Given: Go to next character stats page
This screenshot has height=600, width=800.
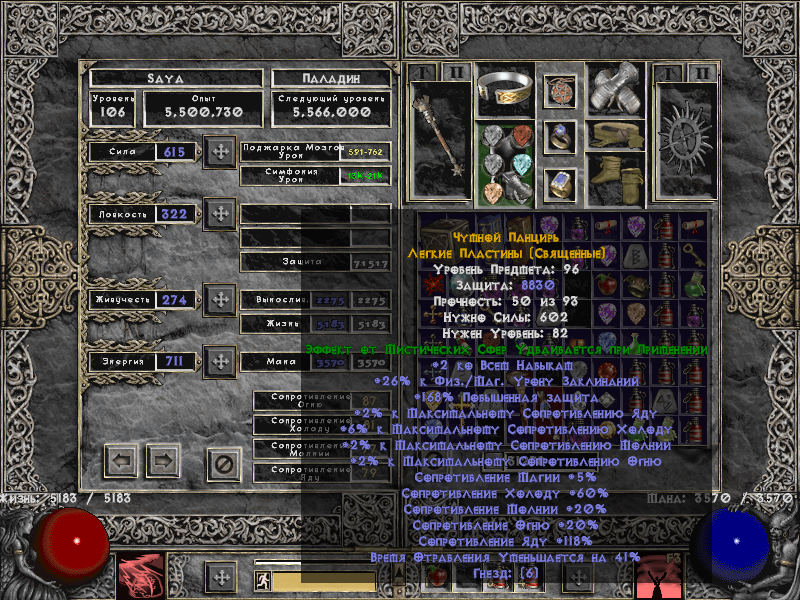Looking at the screenshot, I should [162, 461].
